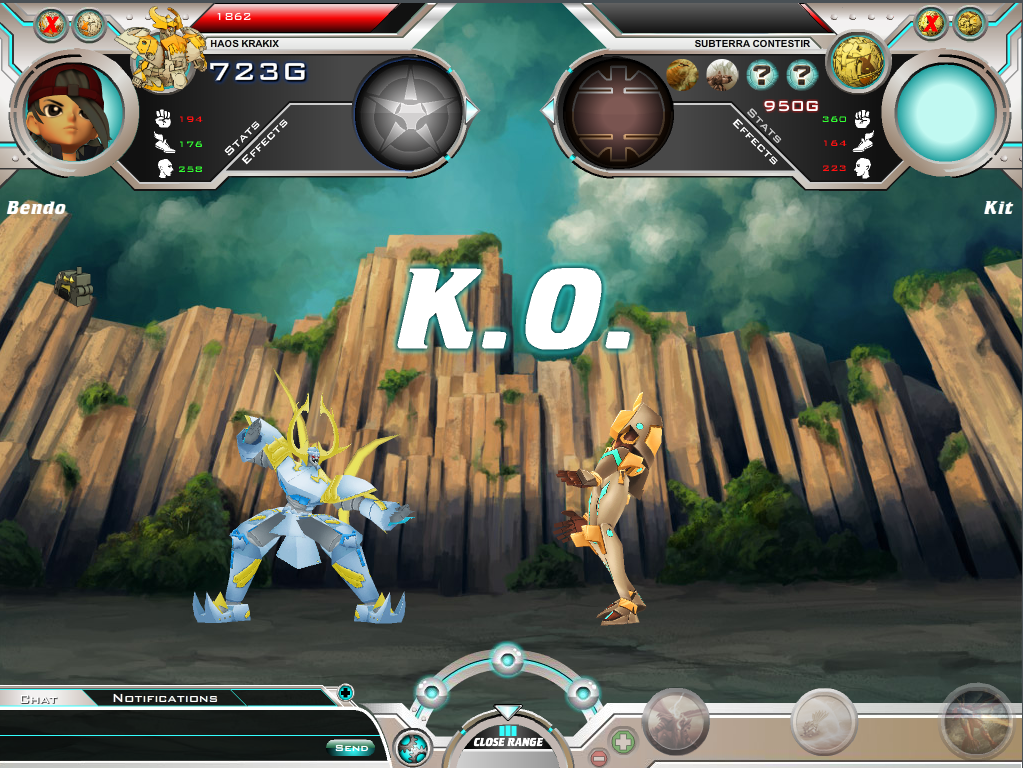Click the green plus button
The width and height of the screenshot is (1023, 768).
(x=622, y=742)
